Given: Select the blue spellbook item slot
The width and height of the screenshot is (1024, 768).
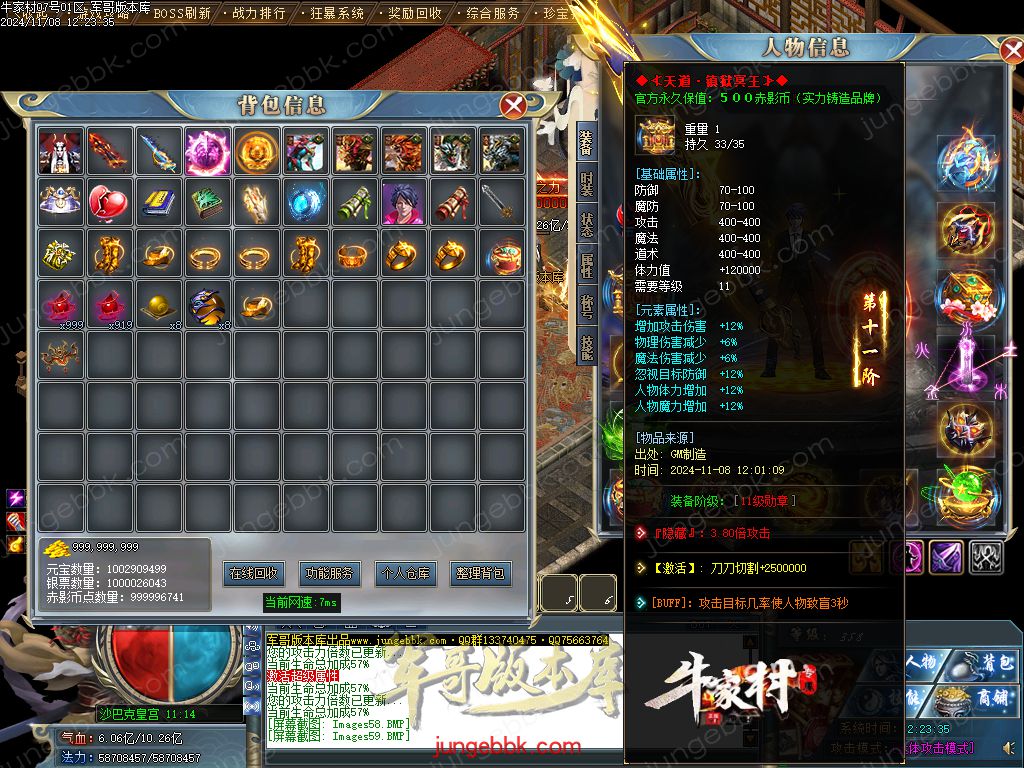Looking at the screenshot, I should pyautogui.click(x=158, y=203).
